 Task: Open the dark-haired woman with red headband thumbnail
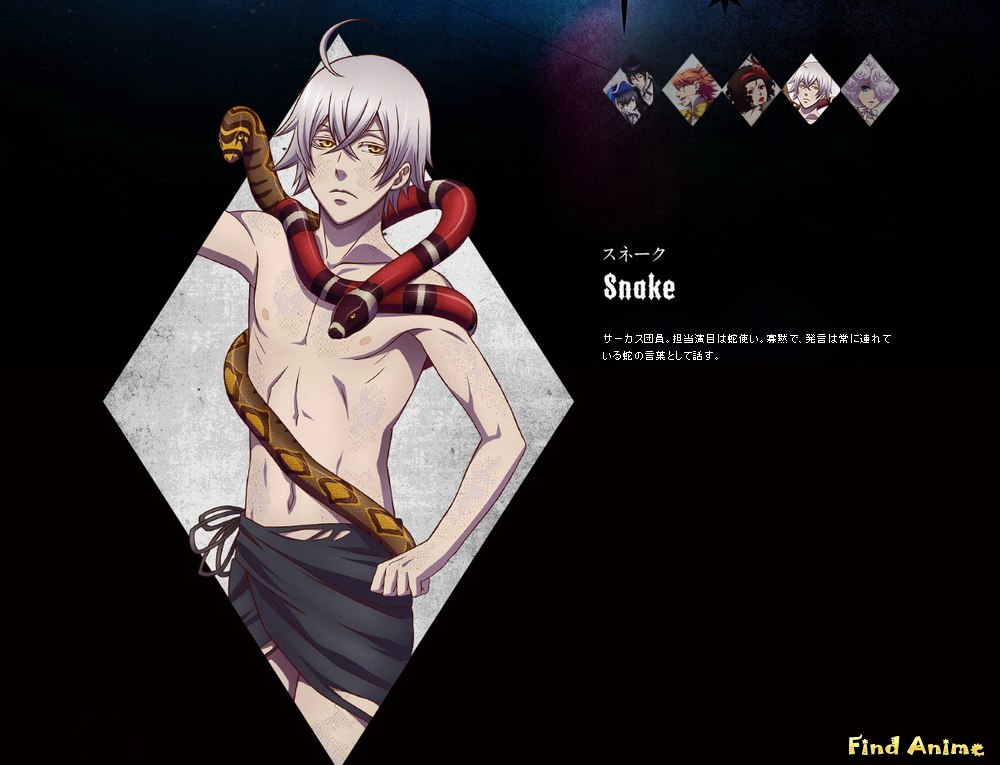[752, 90]
